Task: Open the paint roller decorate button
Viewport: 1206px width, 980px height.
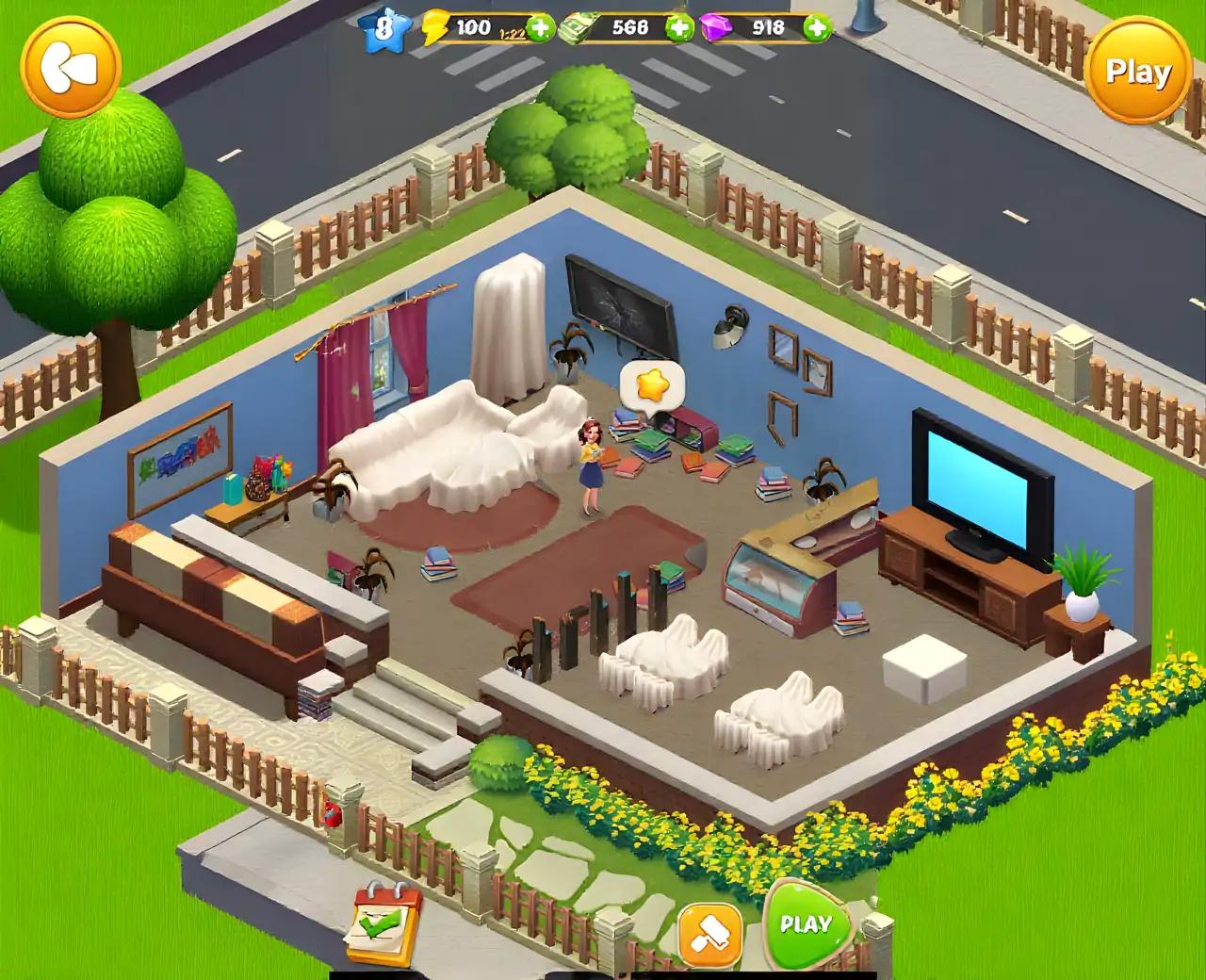Action: click(x=710, y=934)
